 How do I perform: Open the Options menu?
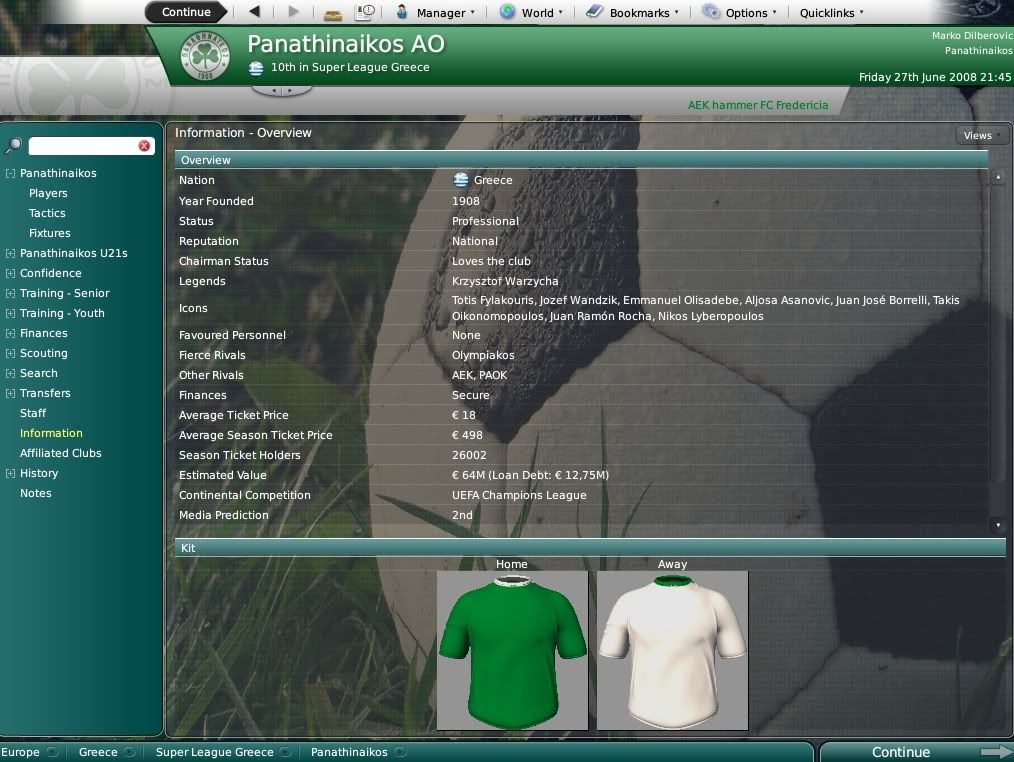tap(739, 13)
